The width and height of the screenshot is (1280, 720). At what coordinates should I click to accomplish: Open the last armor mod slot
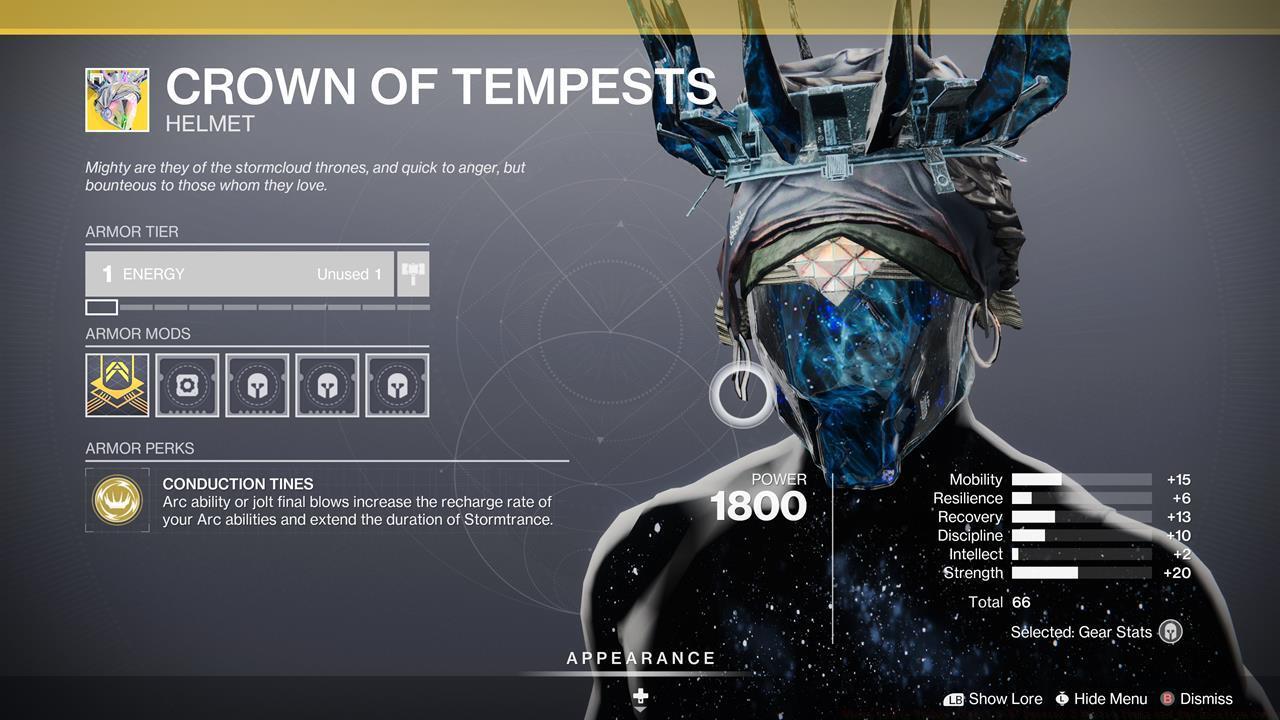[x=397, y=384]
